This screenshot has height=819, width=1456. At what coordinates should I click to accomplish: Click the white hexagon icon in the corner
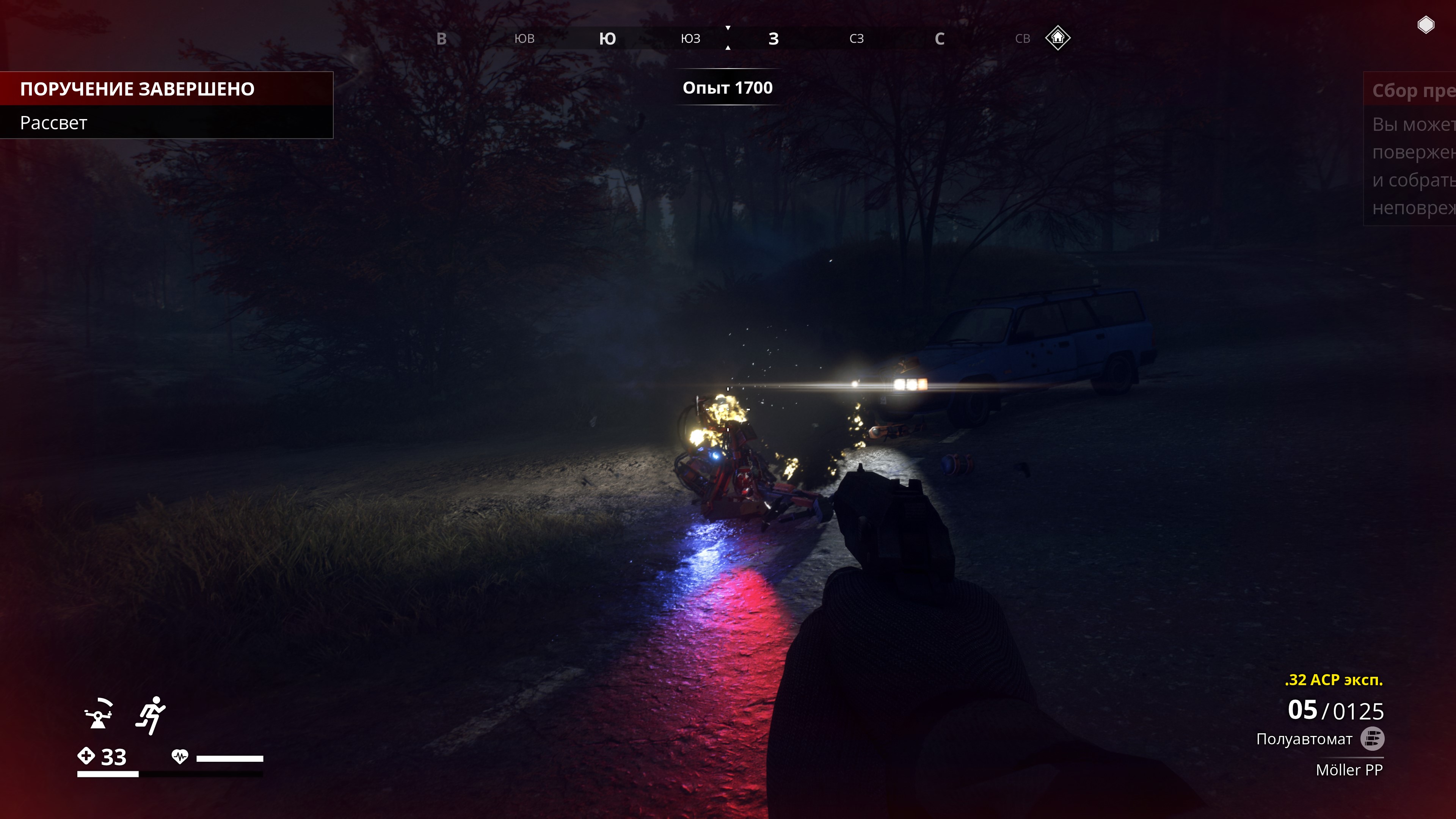pyautogui.click(x=1426, y=25)
